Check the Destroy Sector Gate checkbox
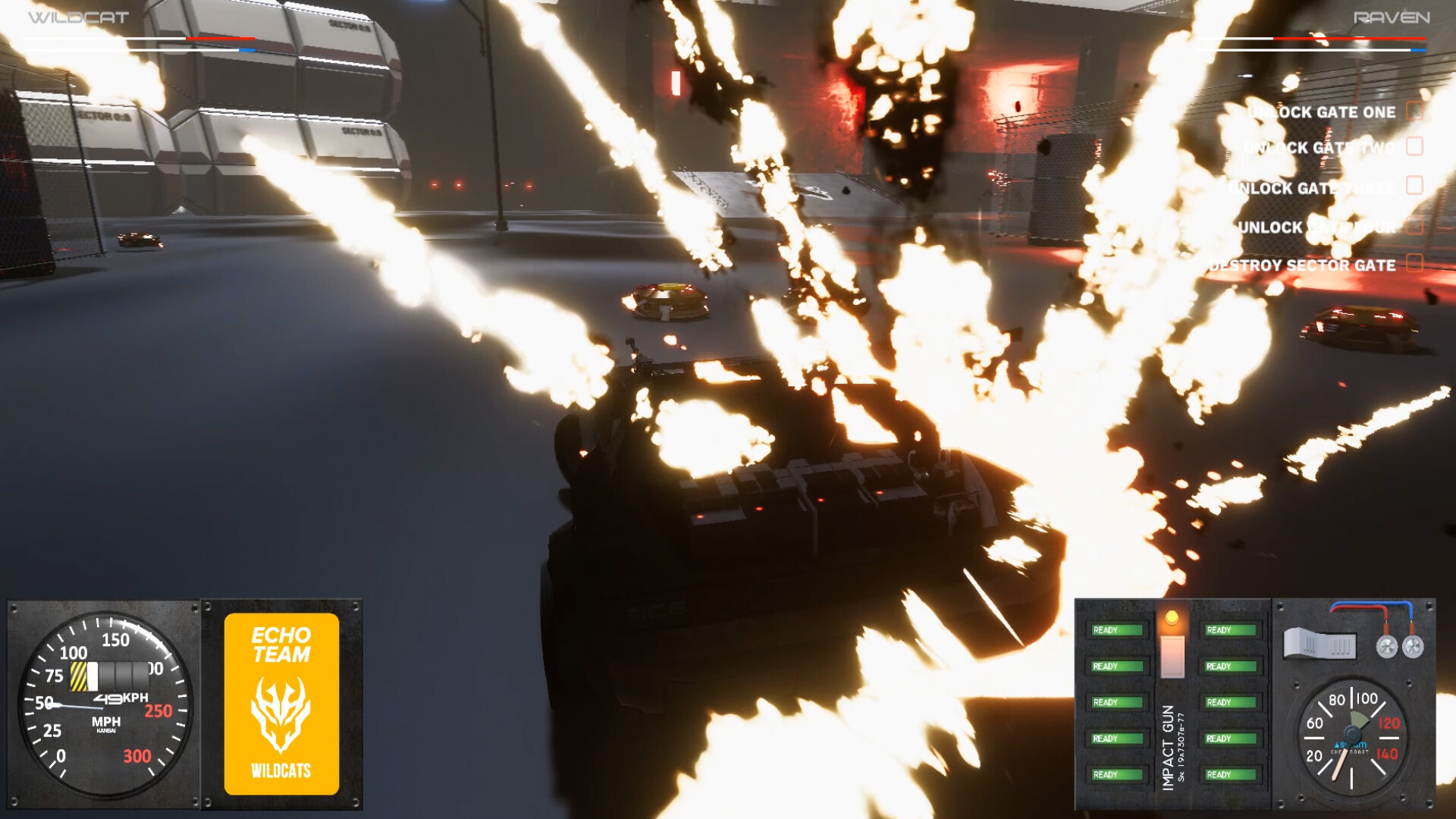This screenshot has width=1456, height=819. coord(1414,261)
